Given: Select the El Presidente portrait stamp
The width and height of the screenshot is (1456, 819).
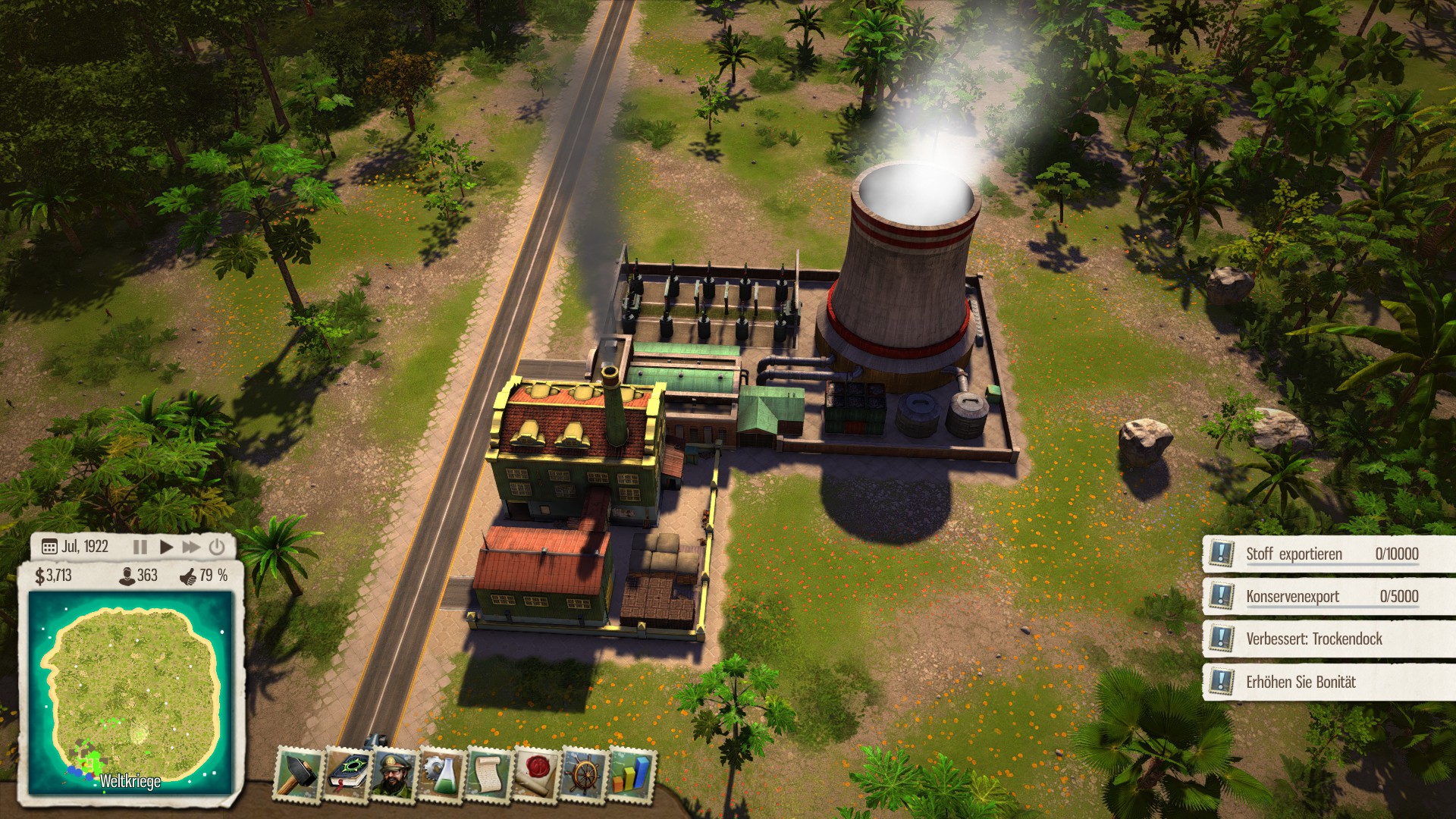Looking at the screenshot, I should click(x=393, y=774).
